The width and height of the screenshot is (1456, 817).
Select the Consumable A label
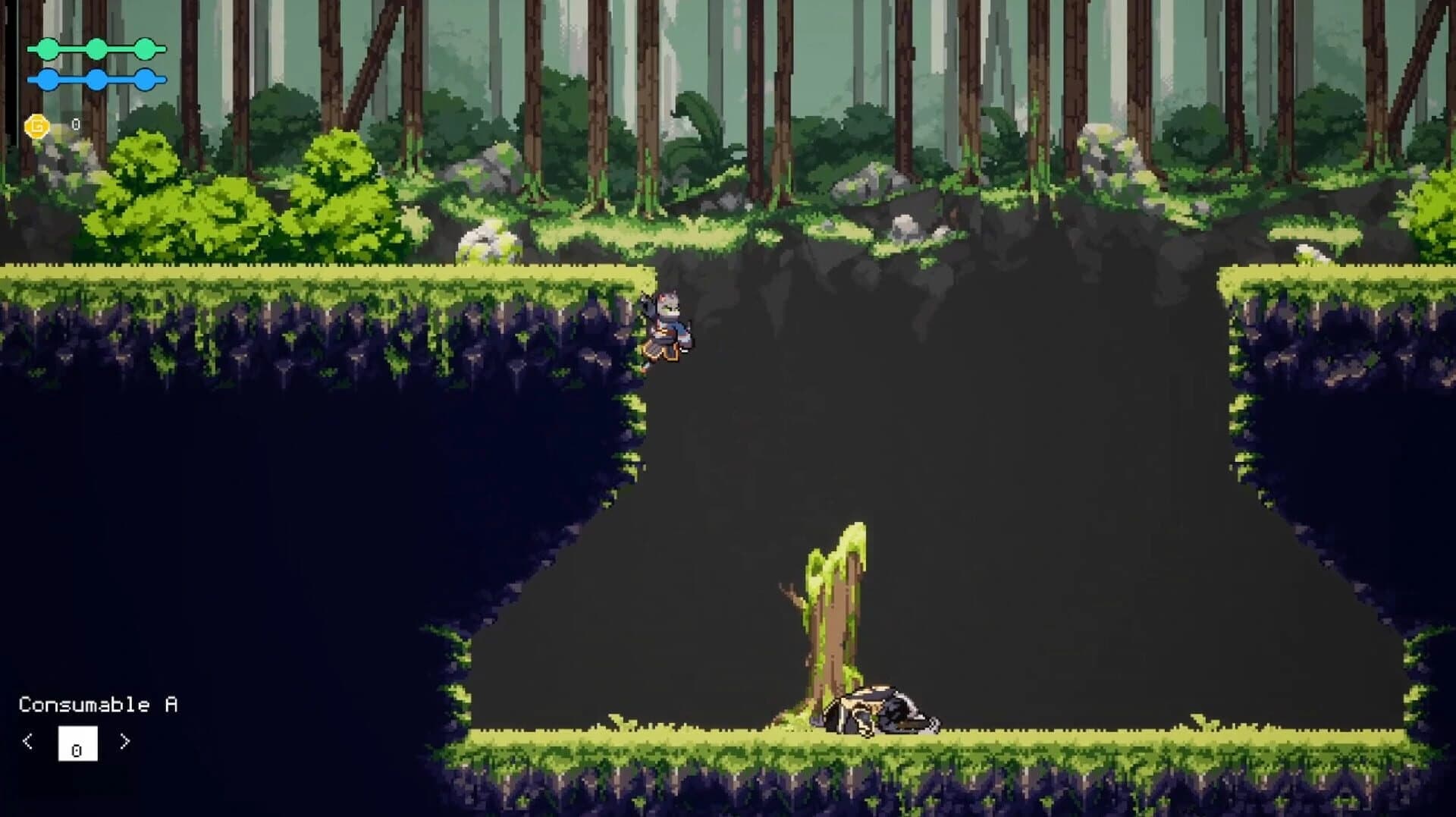coord(99,704)
